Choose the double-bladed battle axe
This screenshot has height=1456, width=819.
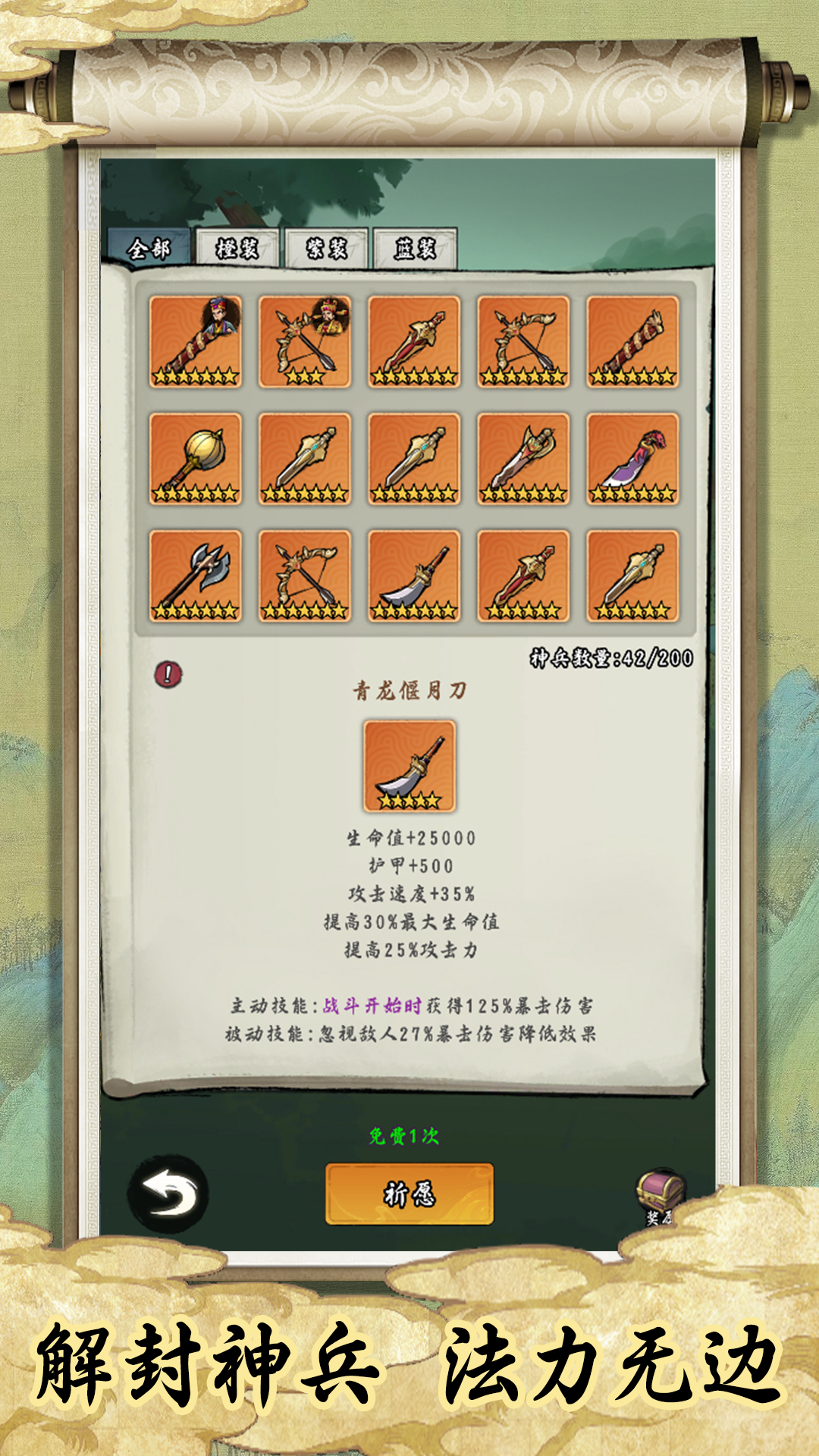click(x=196, y=576)
